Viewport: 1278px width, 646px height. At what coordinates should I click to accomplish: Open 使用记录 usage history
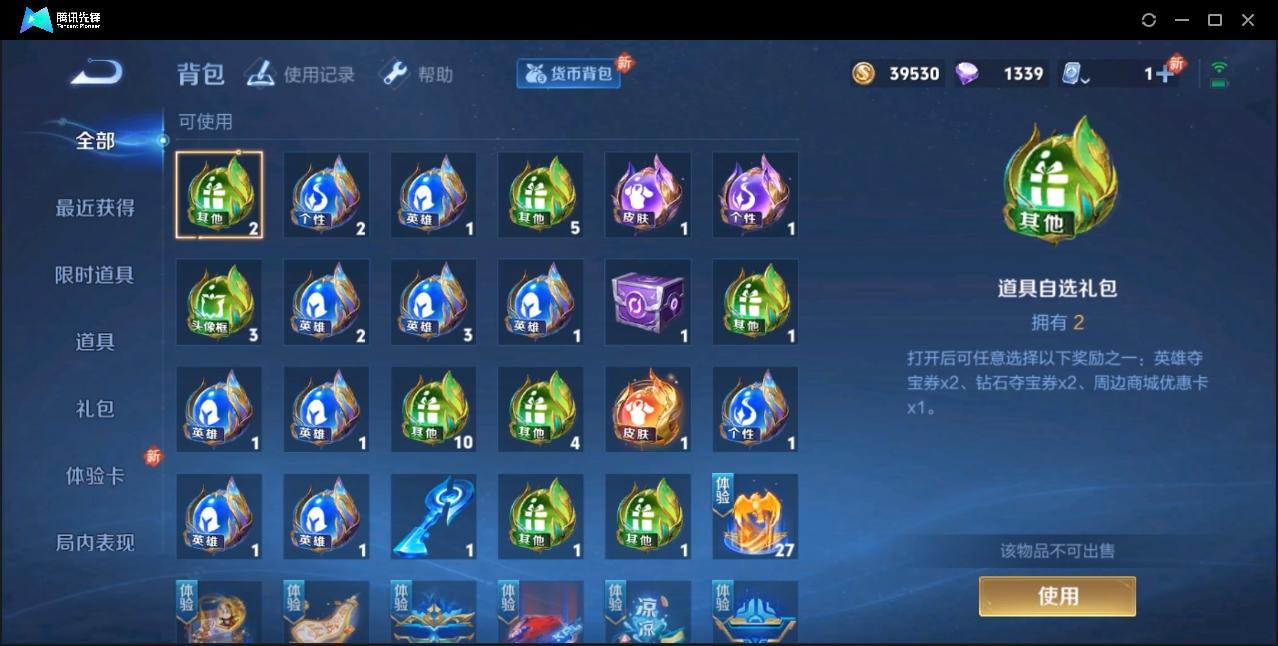click(x=301, y=74)
